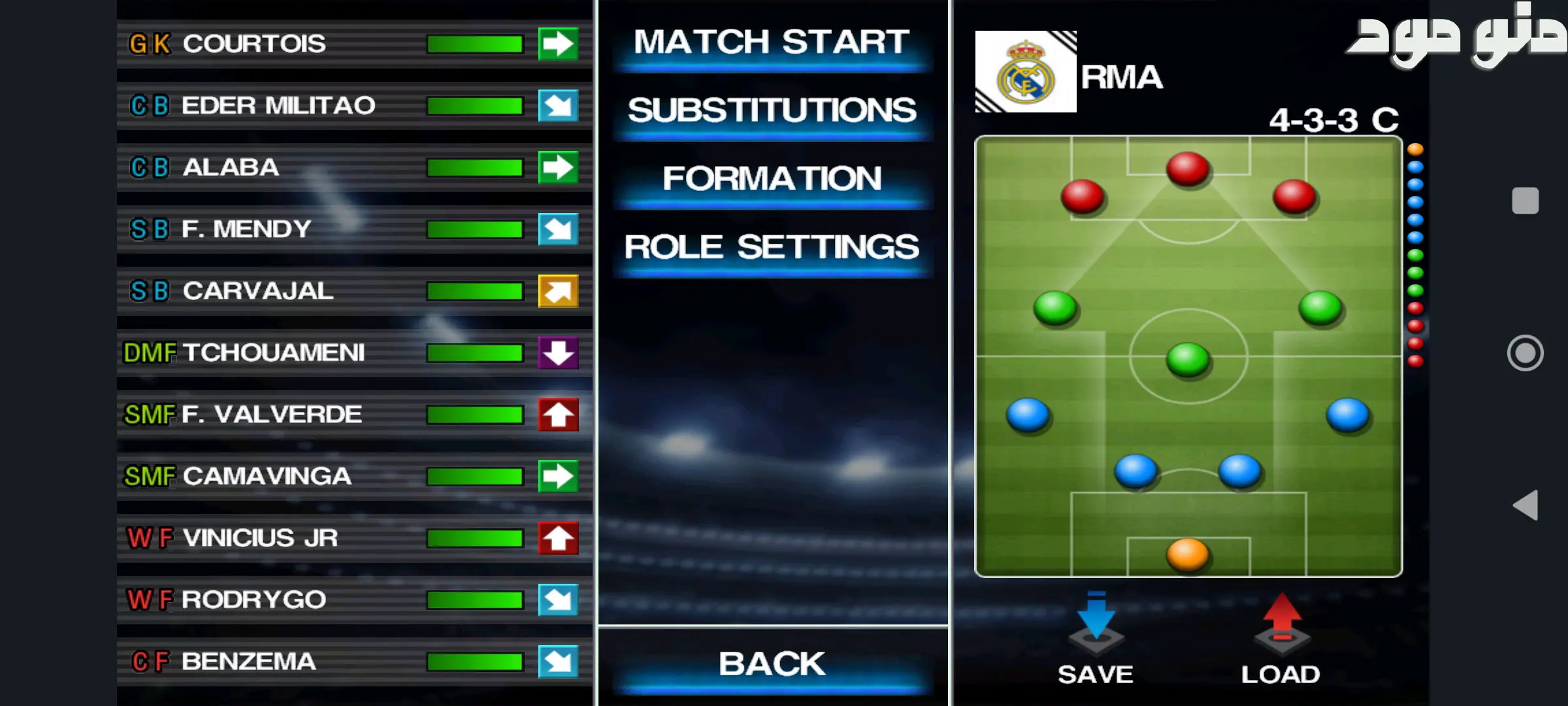Screen dimensions: 1568x706
Task: Load a saved formation
Action: click(1281, 637)
